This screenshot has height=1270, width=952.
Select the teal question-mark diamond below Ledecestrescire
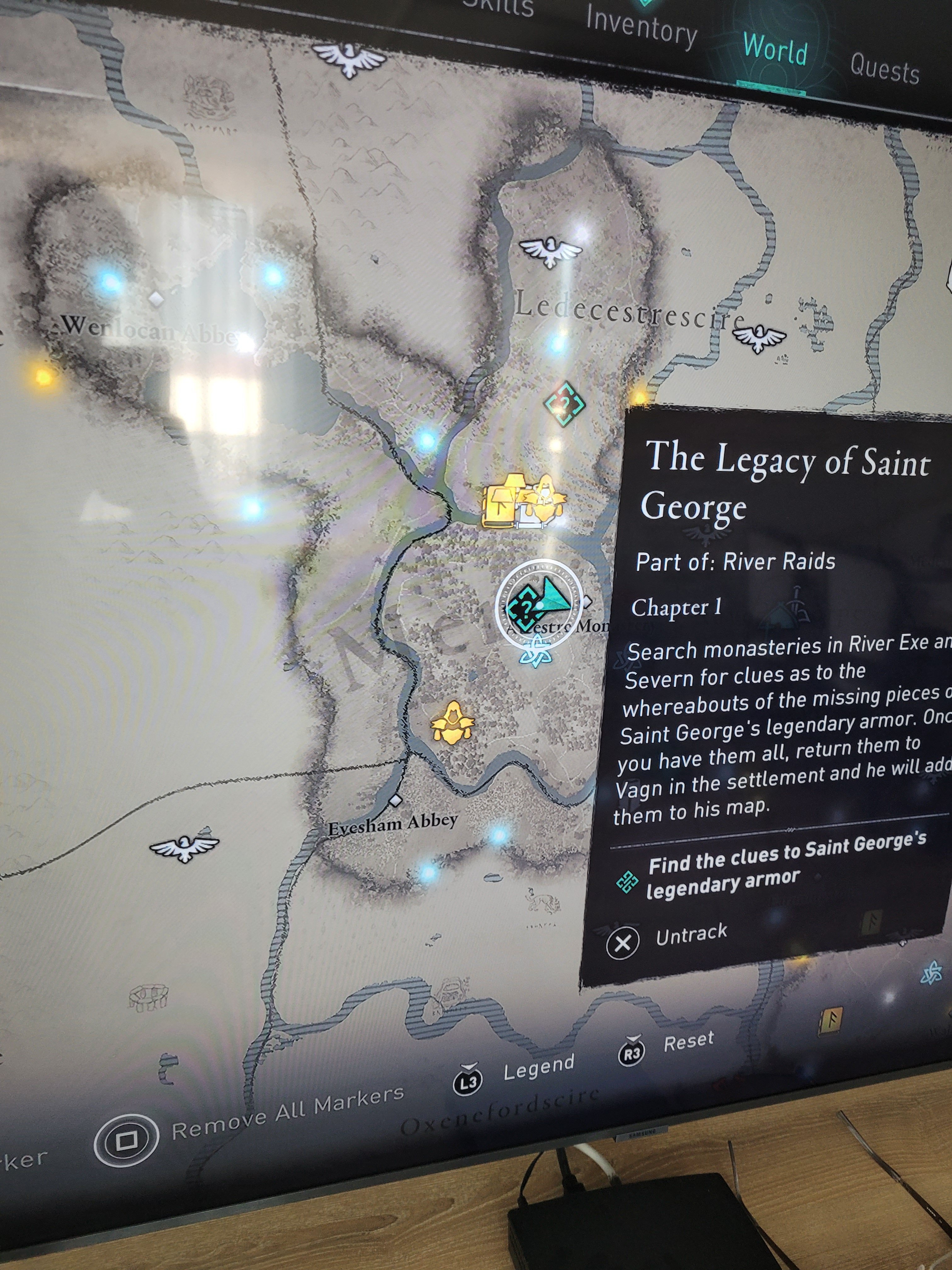click(564, 404)
